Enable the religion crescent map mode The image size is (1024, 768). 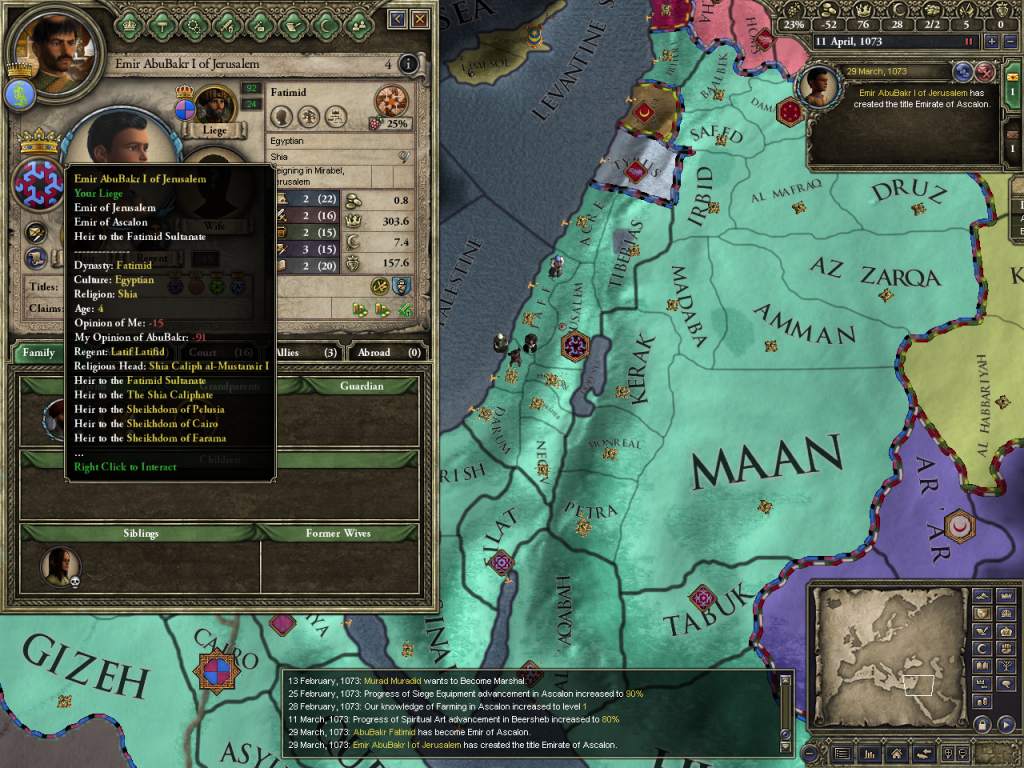tap(983, 647)
